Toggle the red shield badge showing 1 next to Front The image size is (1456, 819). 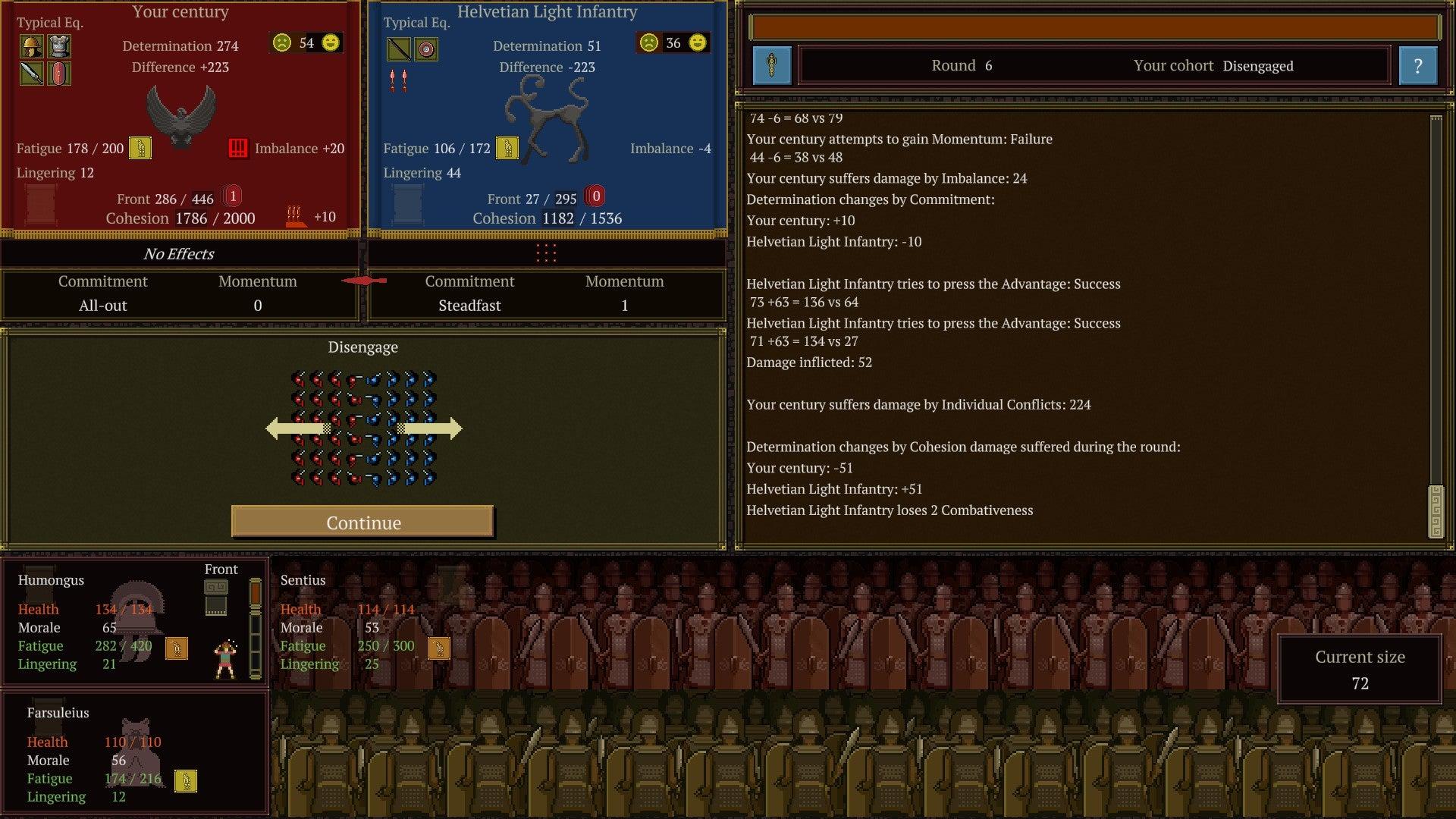click(232, 196)
